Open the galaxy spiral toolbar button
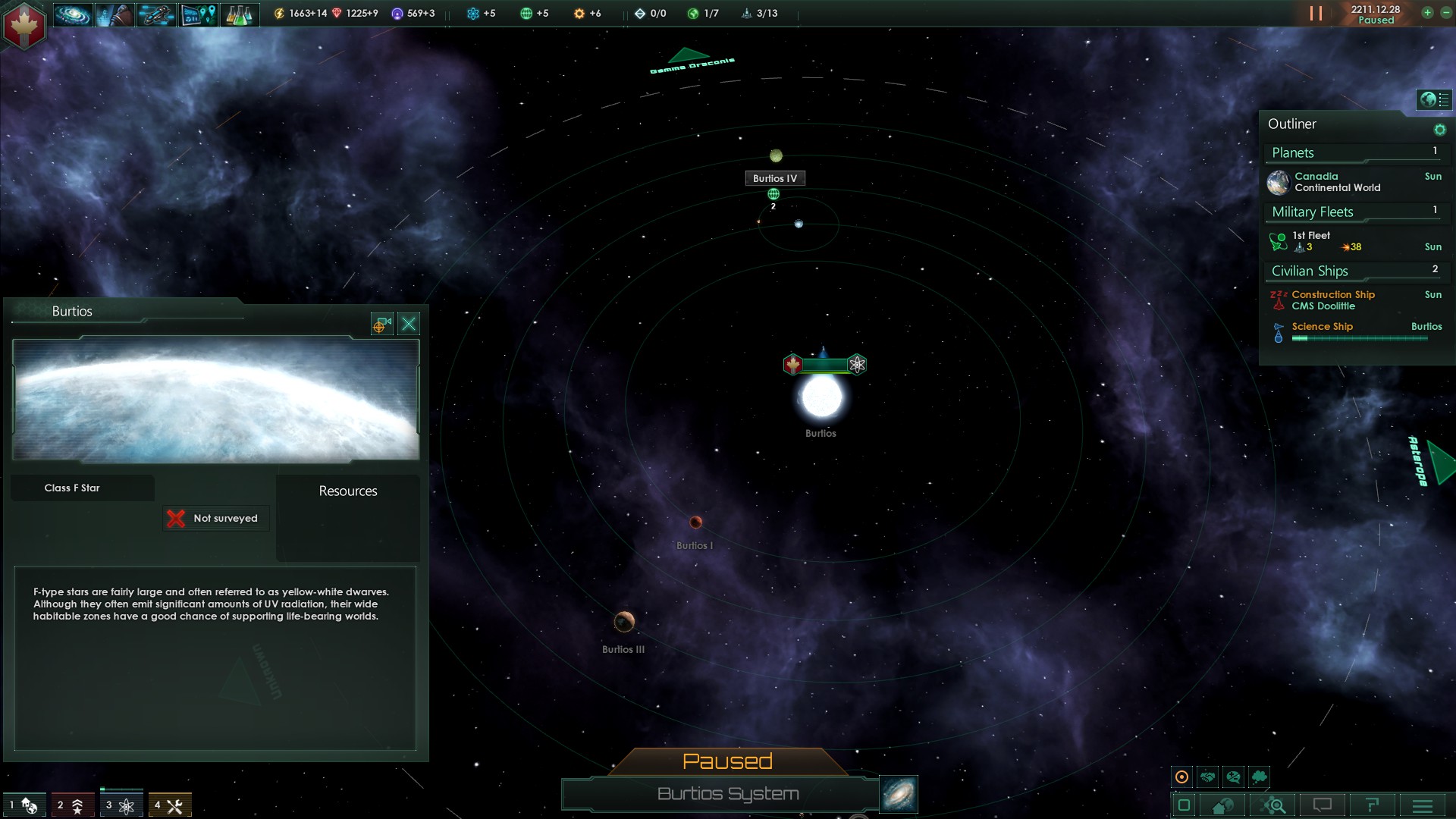 [73, 14]
